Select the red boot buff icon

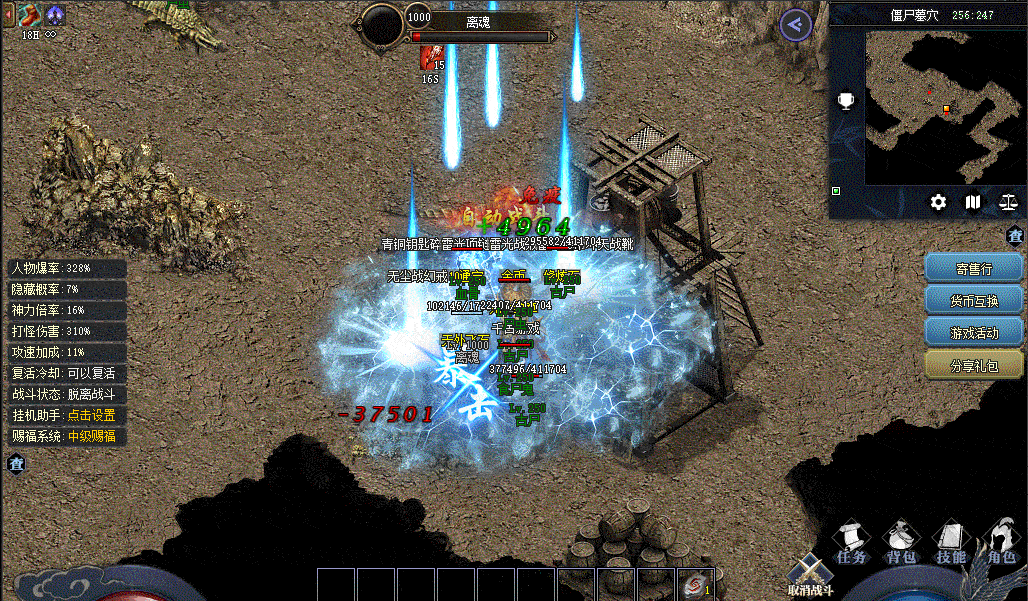pos(28,15)
